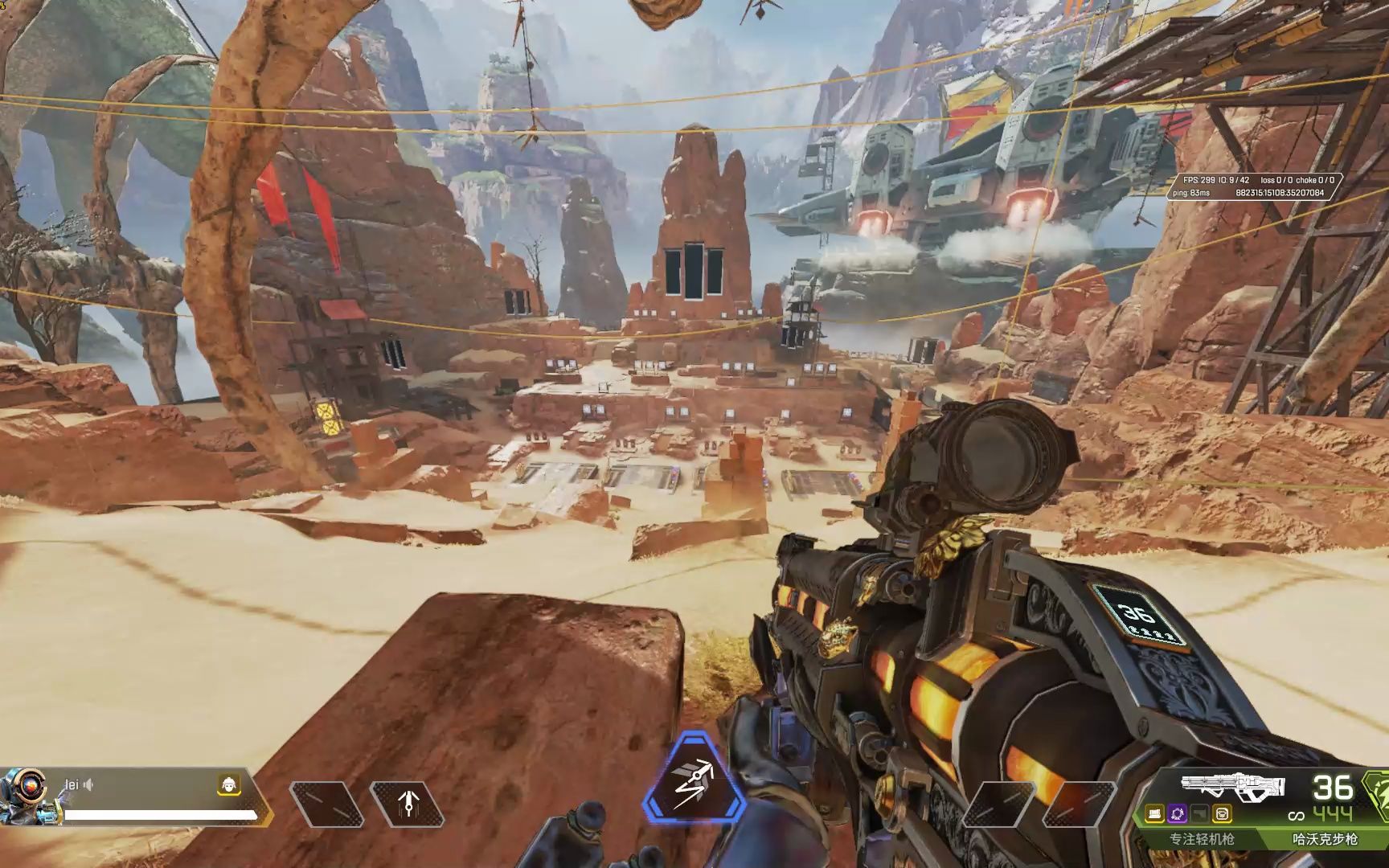Toggle the speaker icon beside player lei
Viewport: 1389px width, 868px height.
click(88, 784)
